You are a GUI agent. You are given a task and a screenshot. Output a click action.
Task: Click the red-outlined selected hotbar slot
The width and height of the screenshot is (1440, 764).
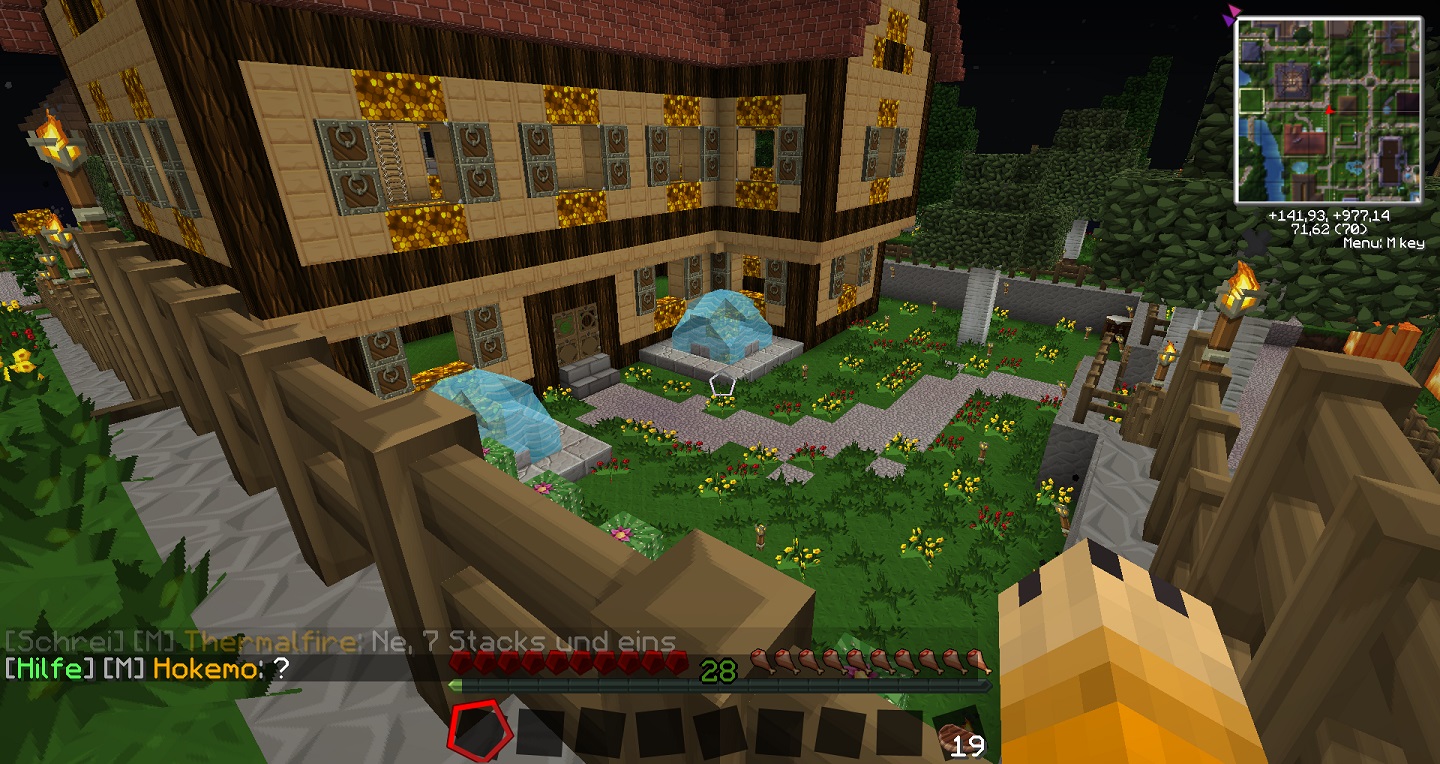(478, 730)
